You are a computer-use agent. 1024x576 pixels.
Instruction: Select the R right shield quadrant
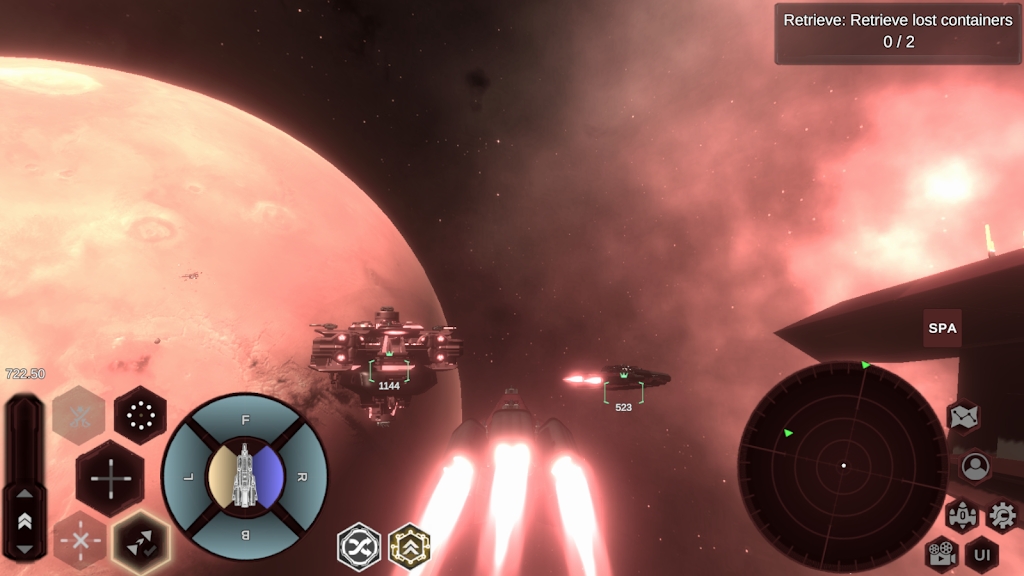pyautogui.click(x=302, y=478)
